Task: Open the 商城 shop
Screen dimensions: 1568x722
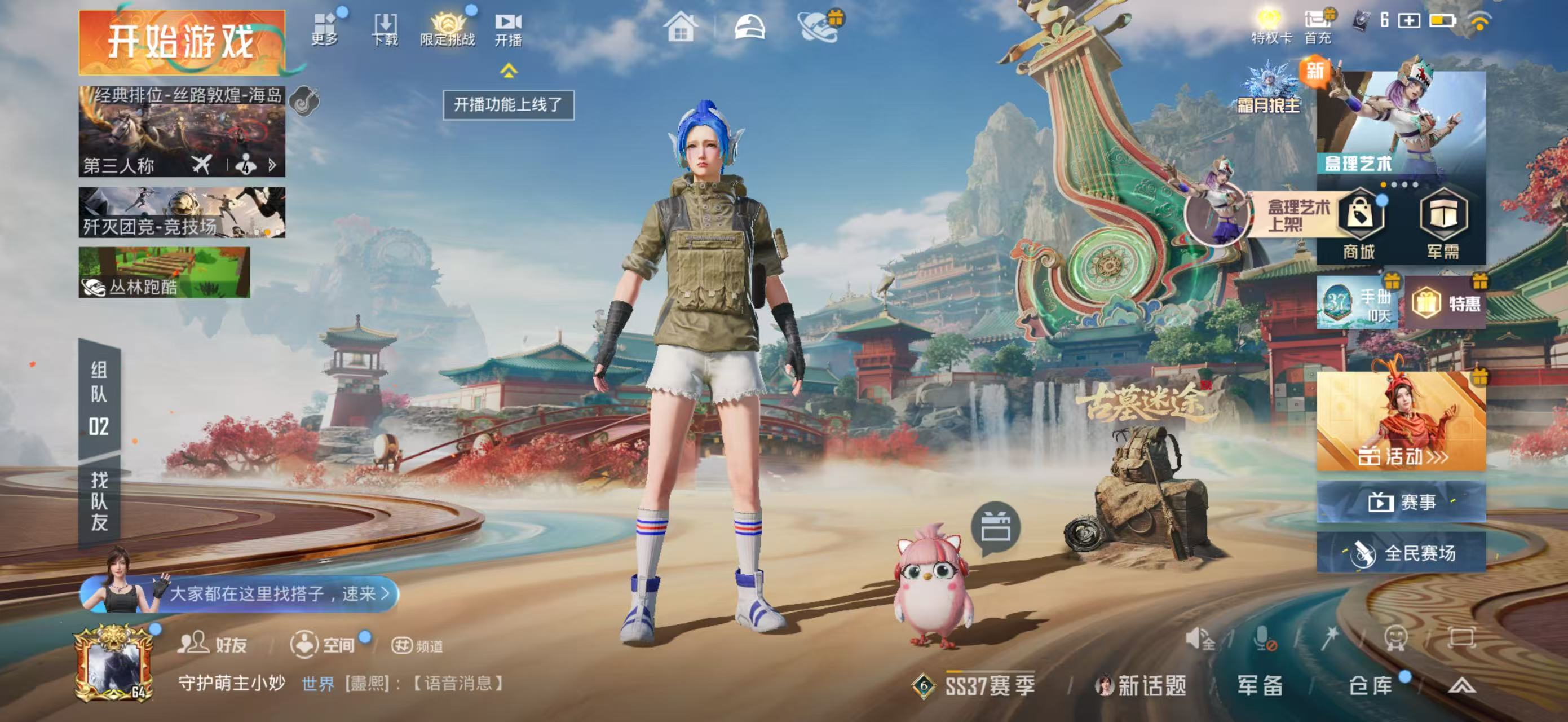Action: point(1359,224)
